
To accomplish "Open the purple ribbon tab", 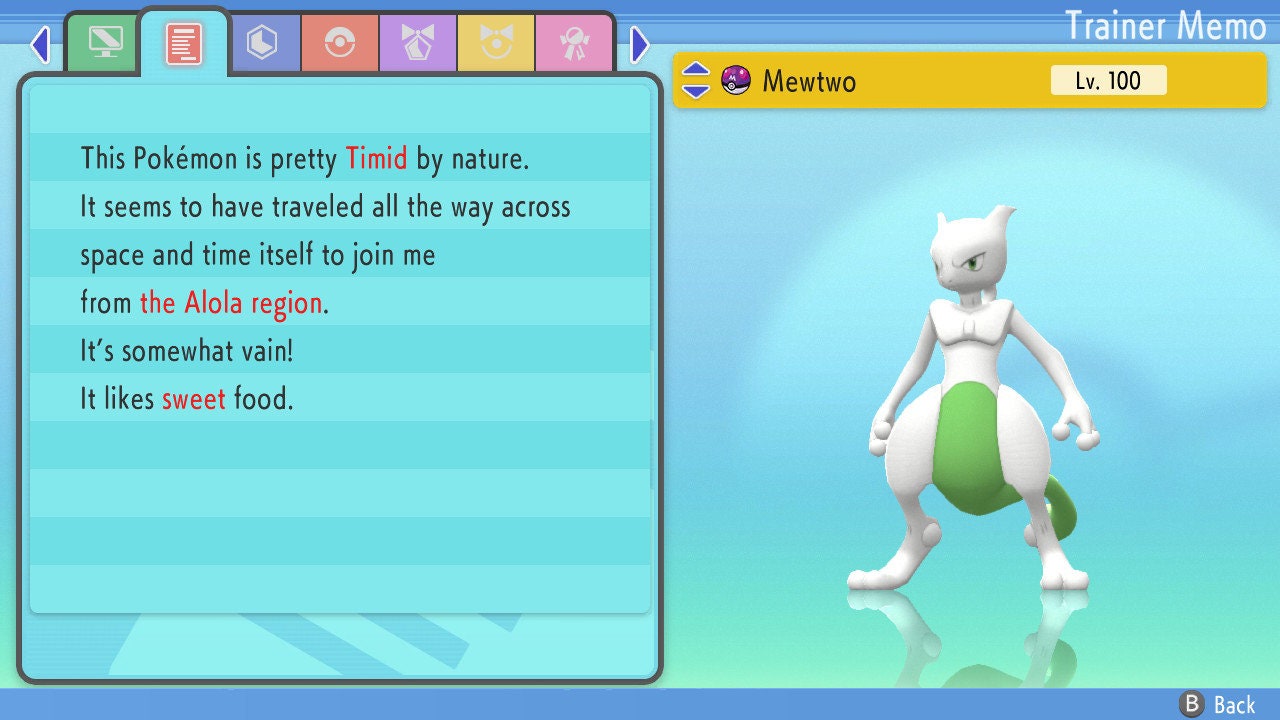I will pos(417,43).
